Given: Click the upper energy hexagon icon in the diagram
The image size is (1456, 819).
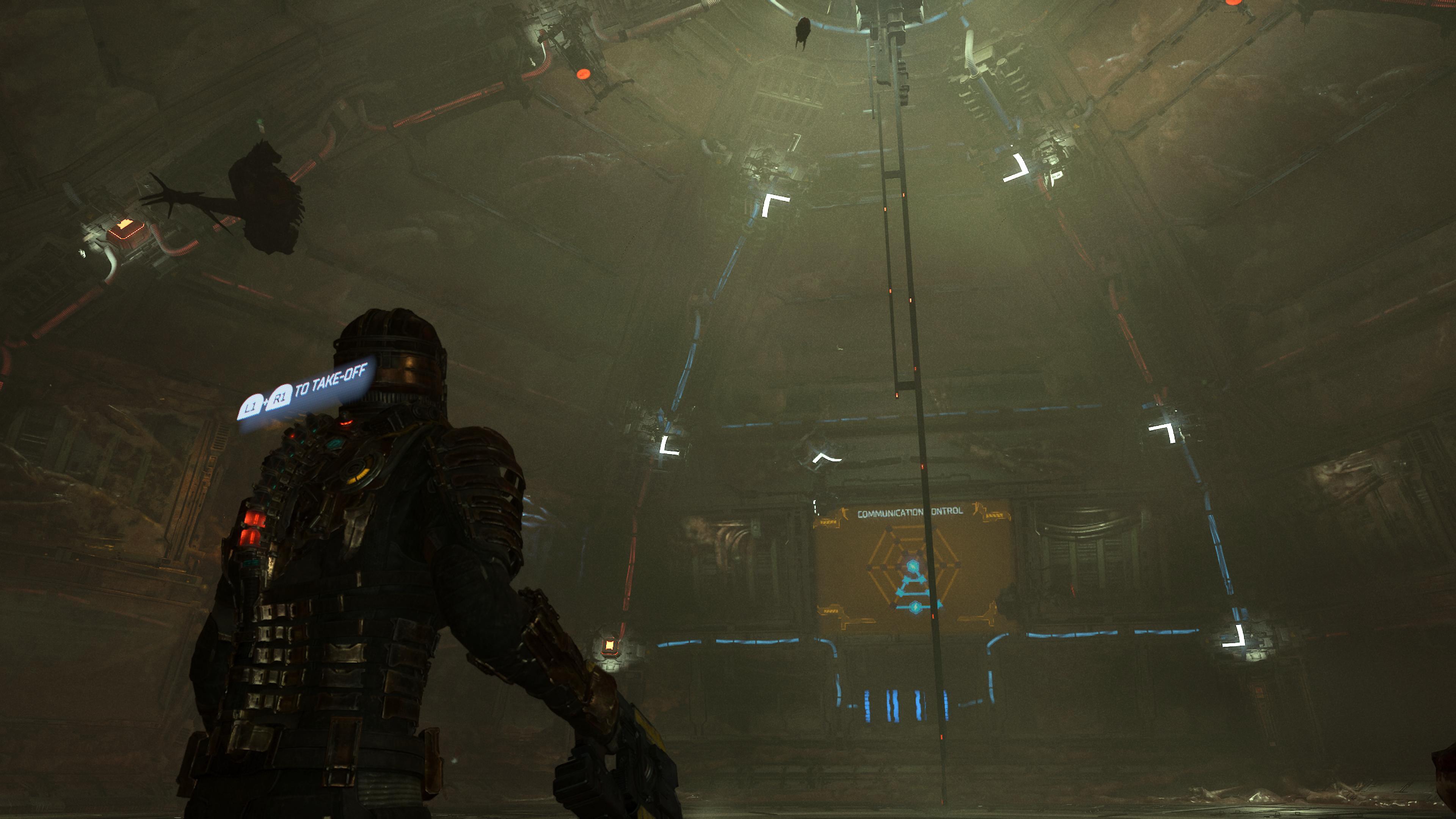Looking at the screenshot, I should (x=912, y=566).
